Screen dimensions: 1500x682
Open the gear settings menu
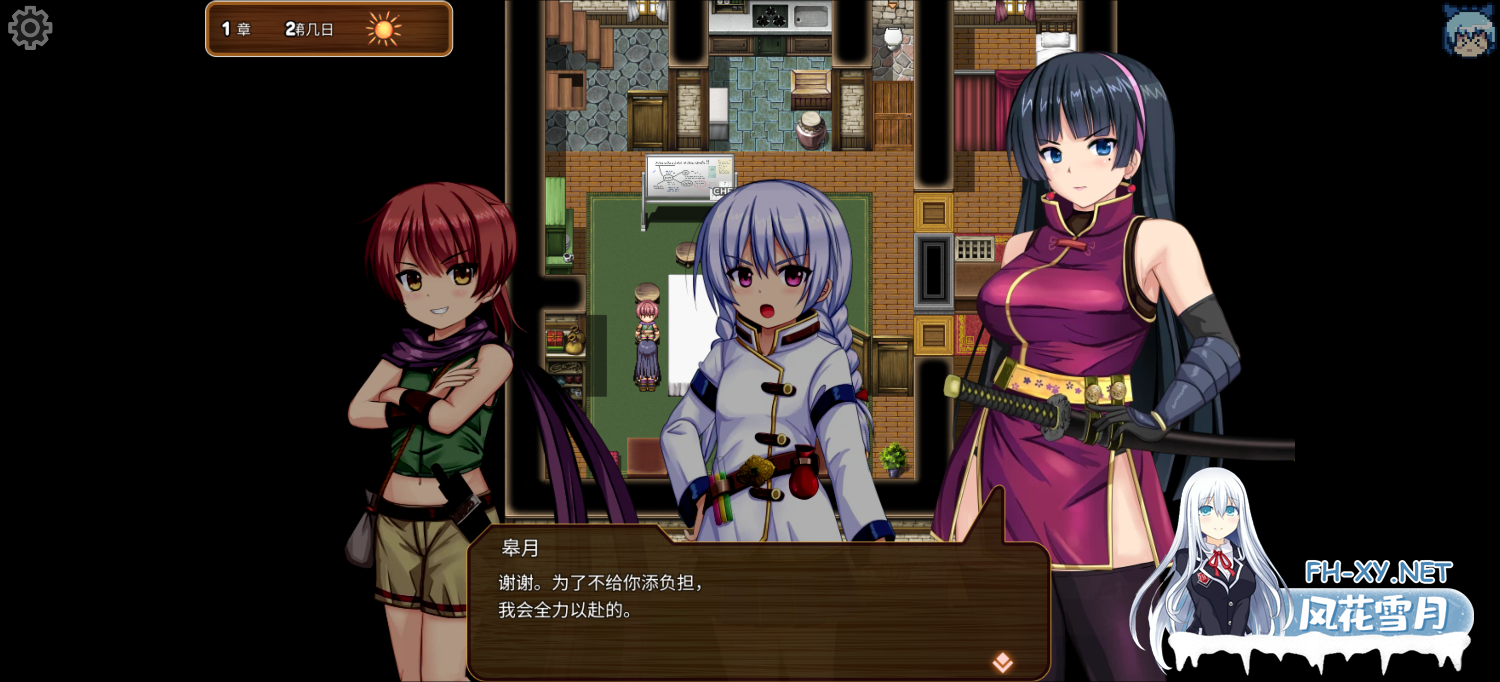click(30, 28)
